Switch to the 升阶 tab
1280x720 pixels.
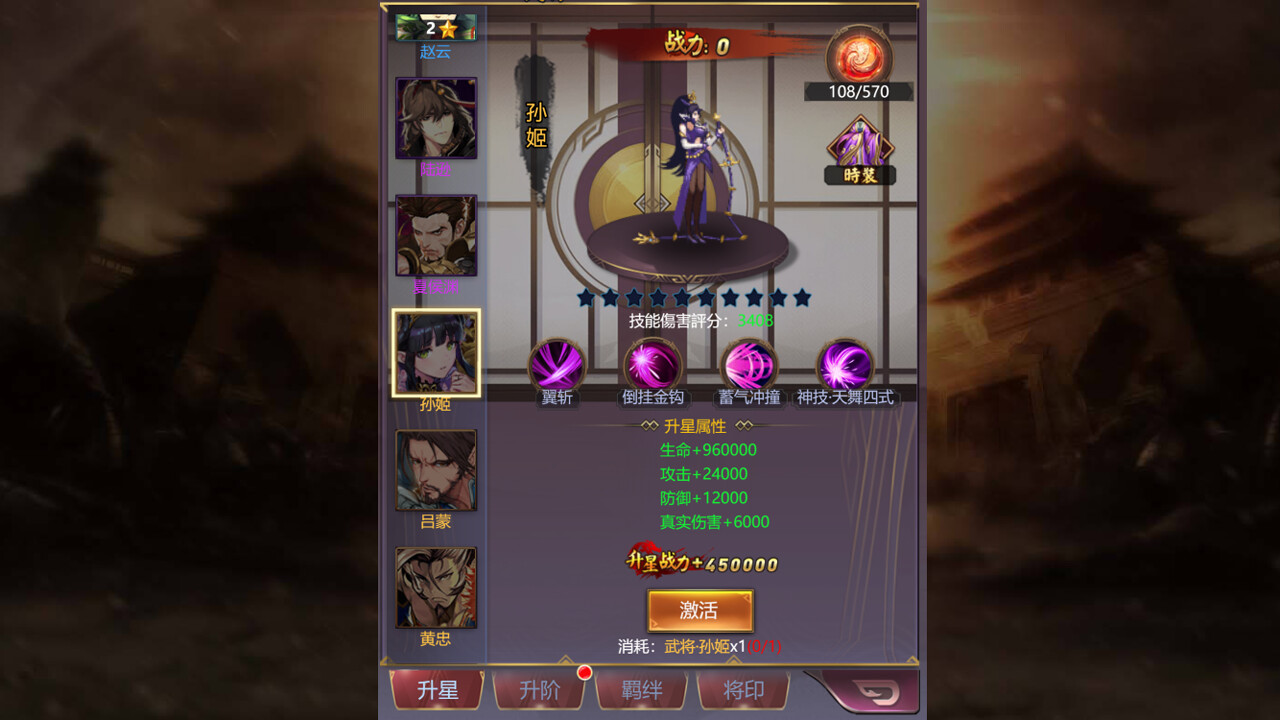539,689
